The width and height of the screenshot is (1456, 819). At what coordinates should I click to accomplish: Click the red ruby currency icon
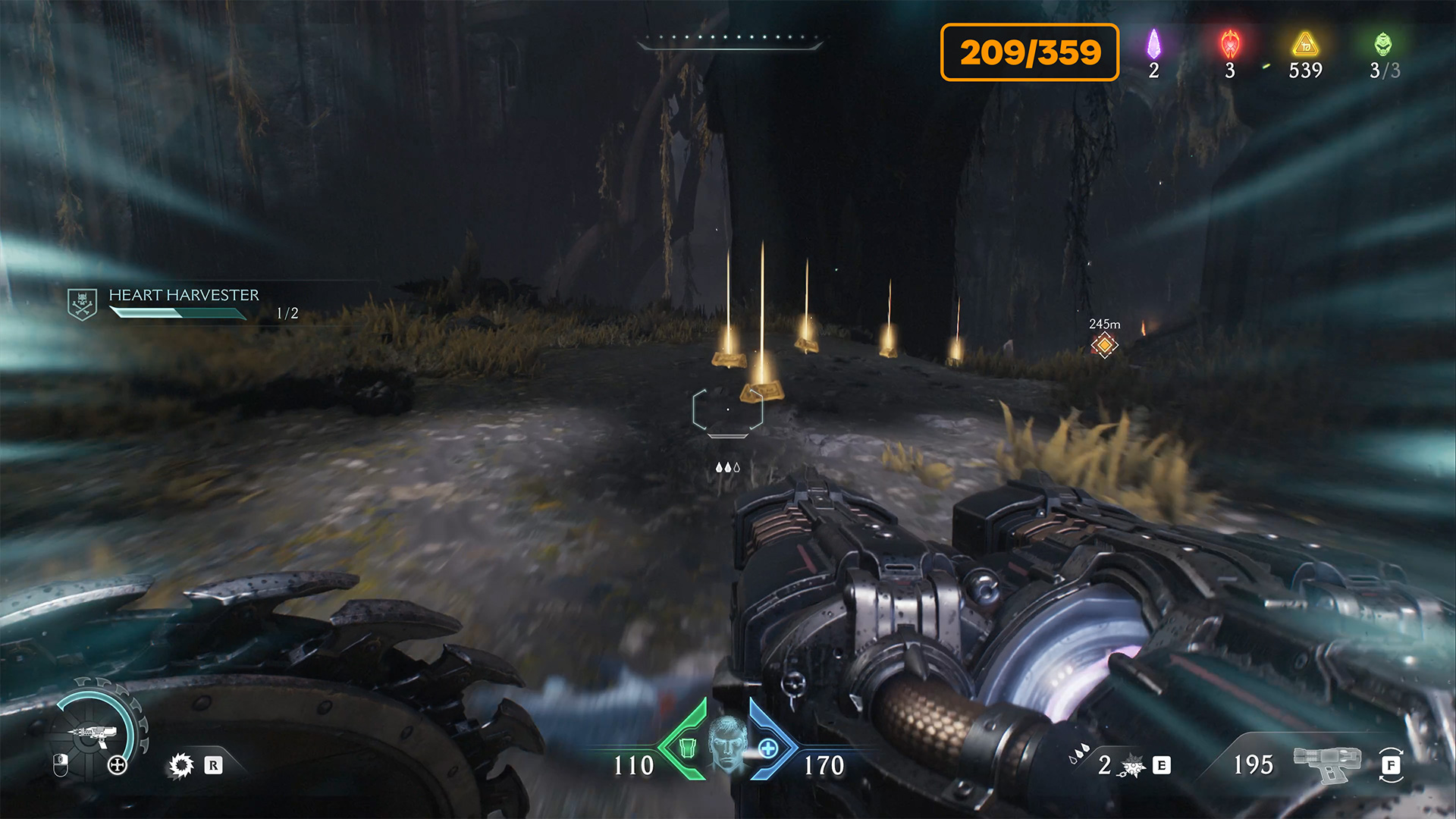(x=1230, y=45)
